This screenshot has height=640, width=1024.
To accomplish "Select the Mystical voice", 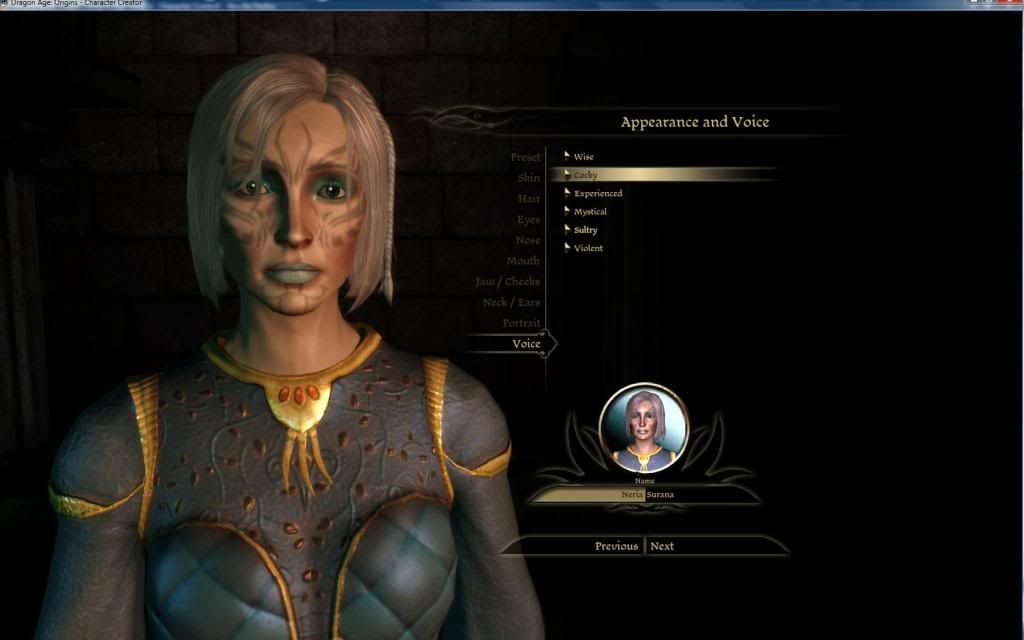I will click(x=590, y=212).
